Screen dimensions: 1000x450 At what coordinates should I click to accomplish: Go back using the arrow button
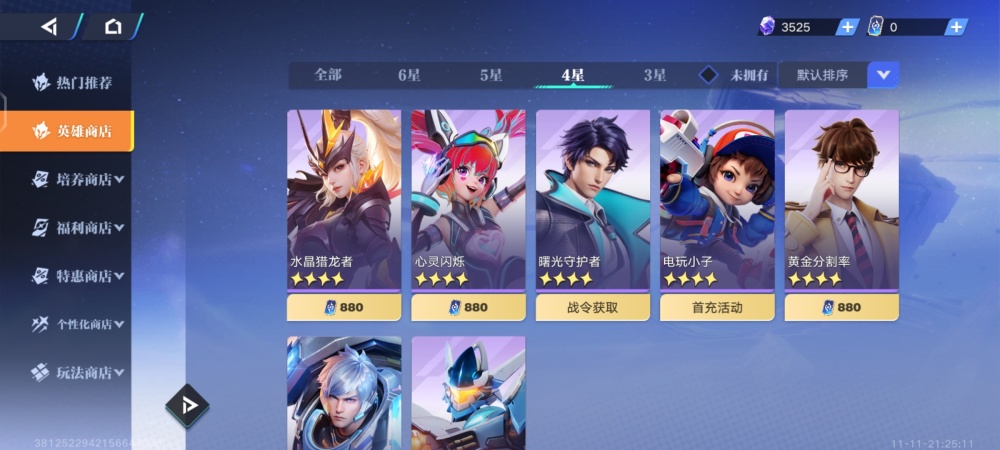pos(48,27)
